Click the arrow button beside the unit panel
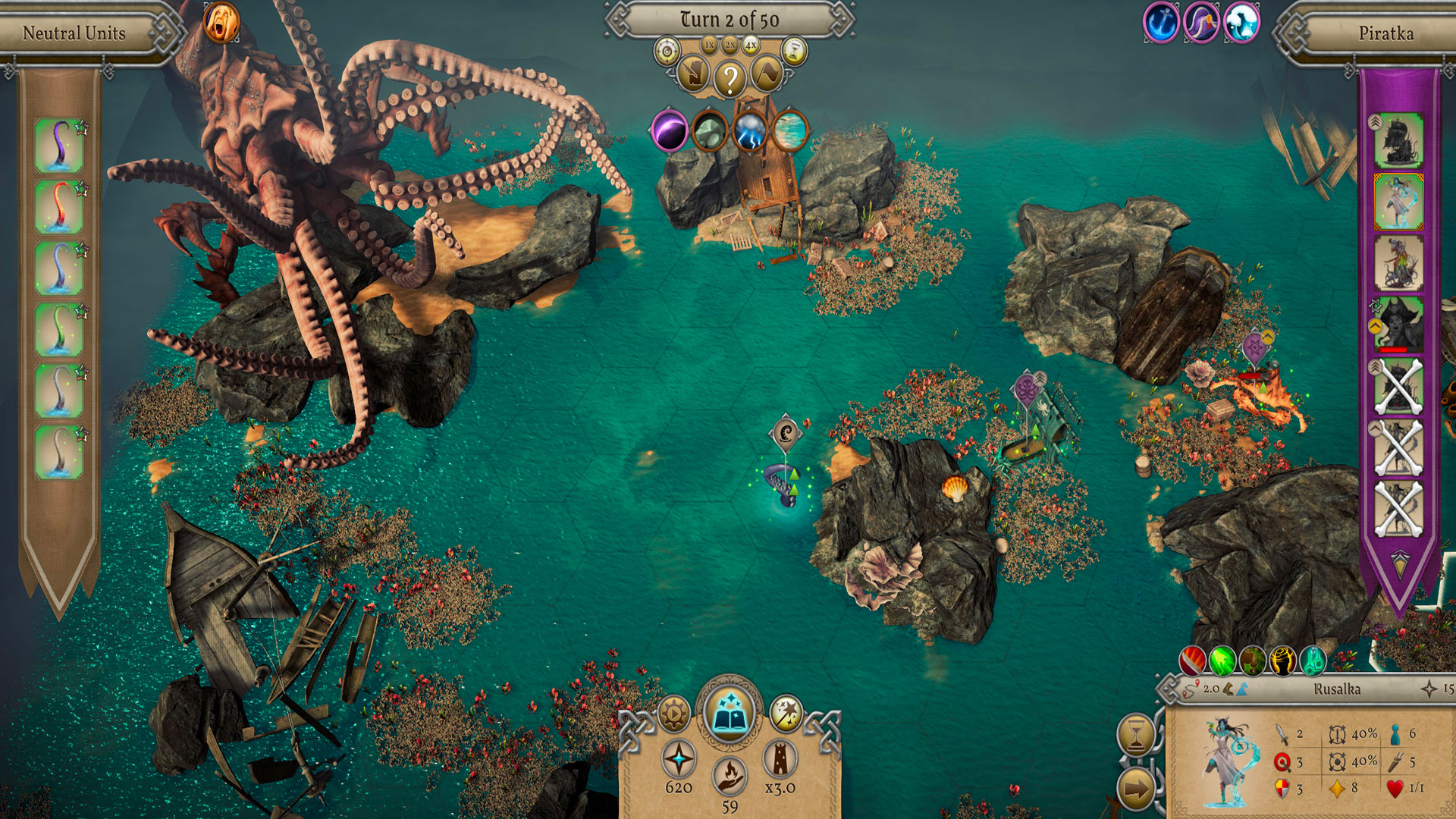 (1136, 789)
